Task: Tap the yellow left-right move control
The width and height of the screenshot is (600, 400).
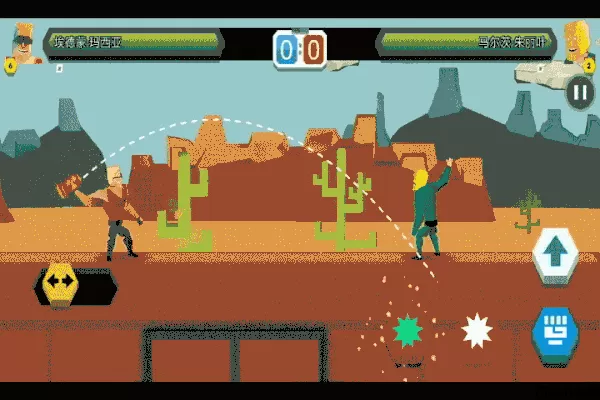Action: pyautogui.click(x=59, y=284)
